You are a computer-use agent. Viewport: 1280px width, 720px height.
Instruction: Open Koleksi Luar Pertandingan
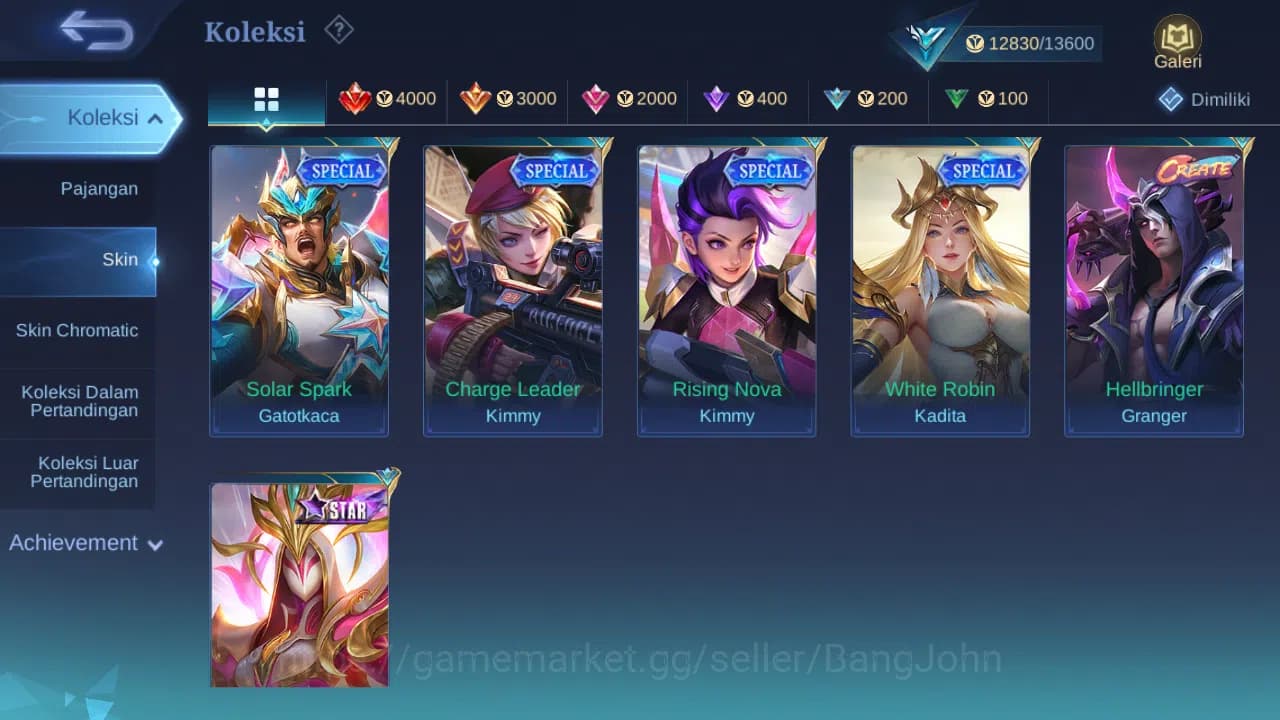(78, 471)
